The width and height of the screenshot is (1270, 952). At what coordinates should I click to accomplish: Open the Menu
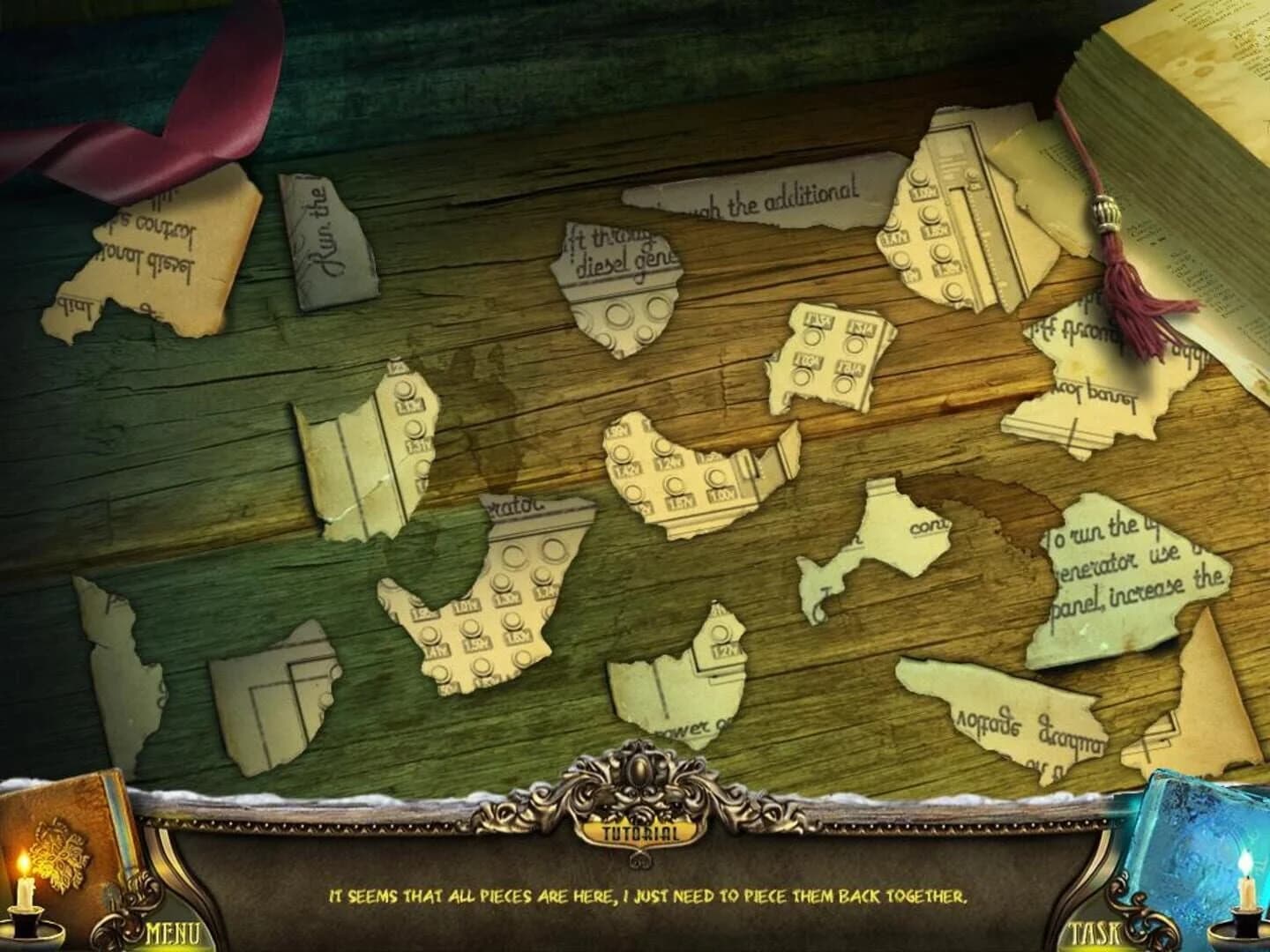coord(172,930)
